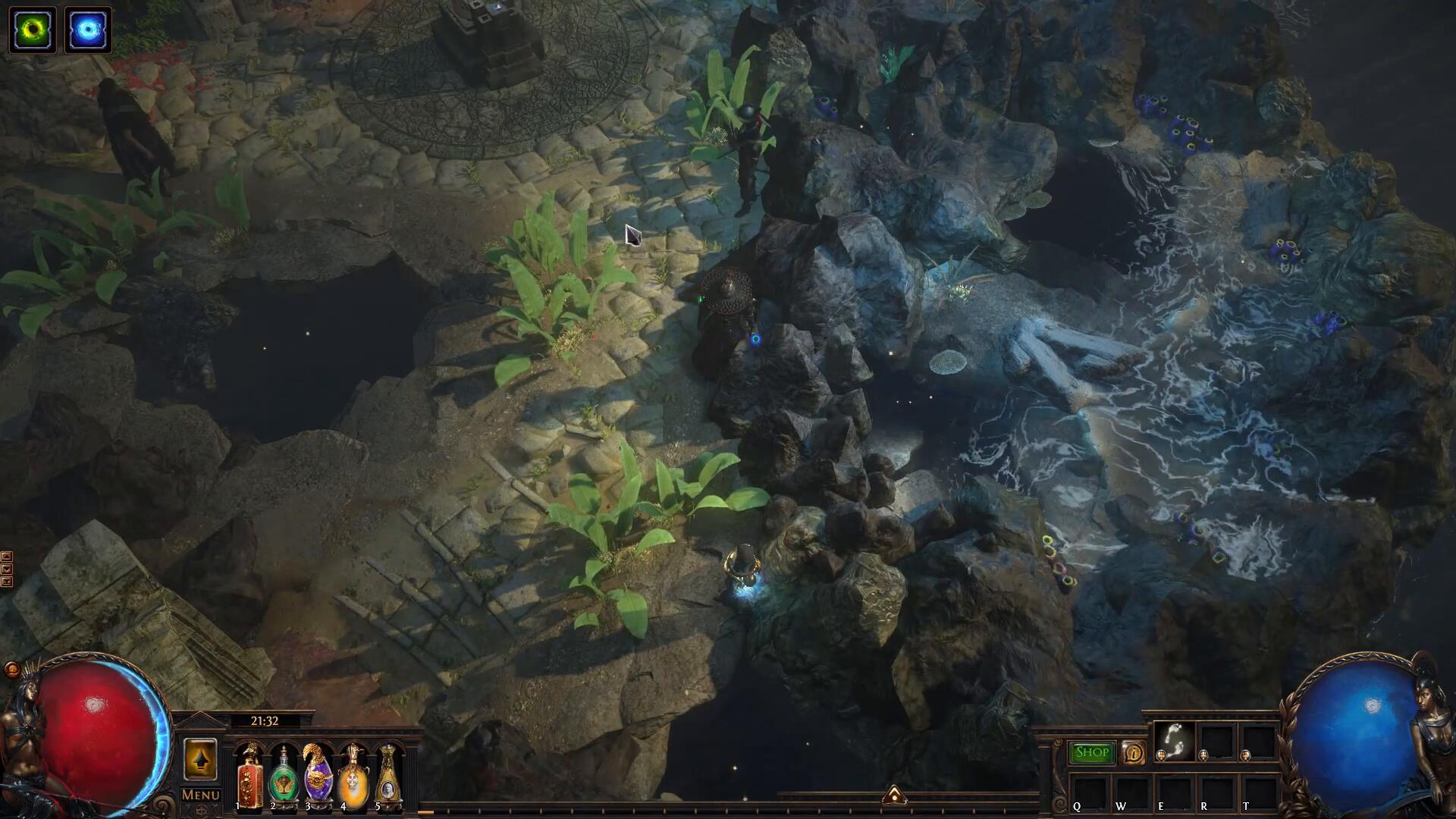Viewport: 1456px width, 819px height.
Task: Open the chat bubble icon above life orb
Action: (12, 669)
